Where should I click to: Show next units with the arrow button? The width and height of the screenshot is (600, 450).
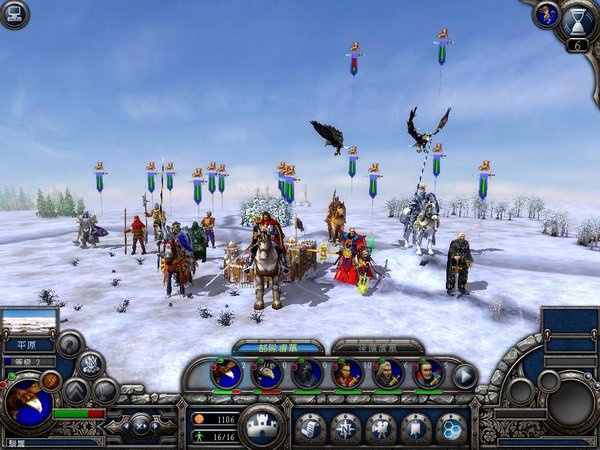click(465, 376)
